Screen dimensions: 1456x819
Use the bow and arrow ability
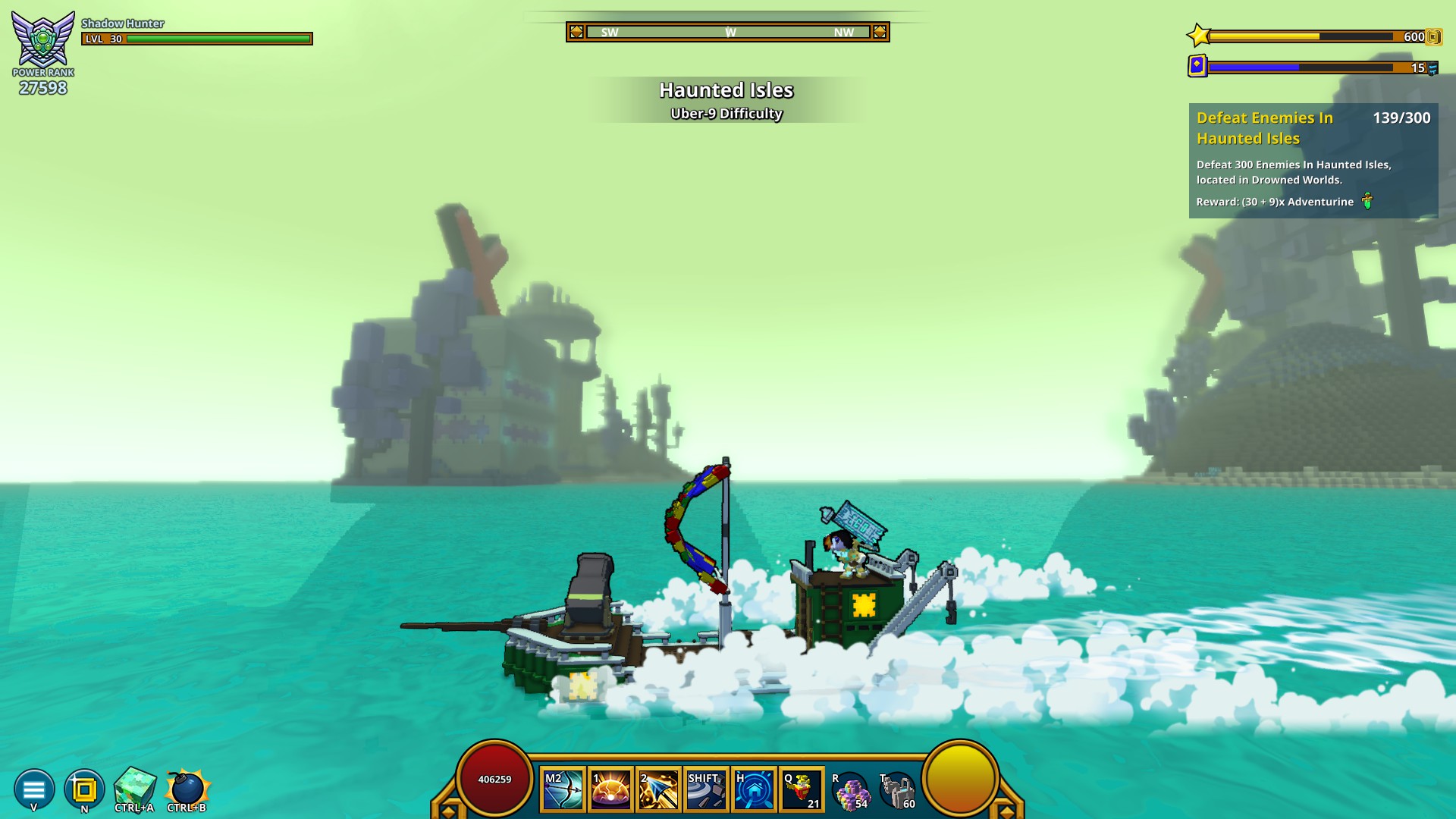tap(563, 790)
